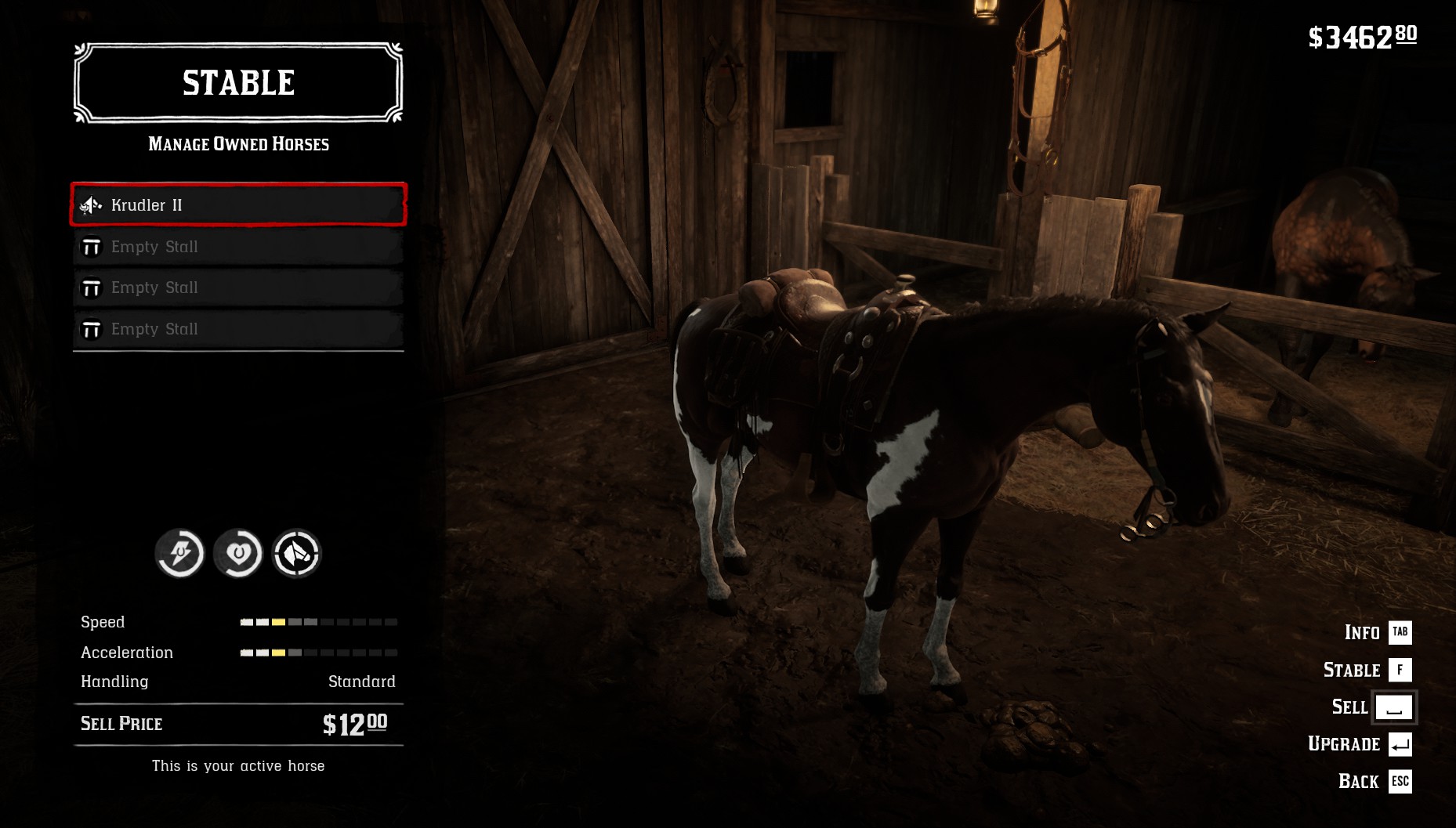Open the Upgrade option
1456x828 pixels.
click(1359, 744)
